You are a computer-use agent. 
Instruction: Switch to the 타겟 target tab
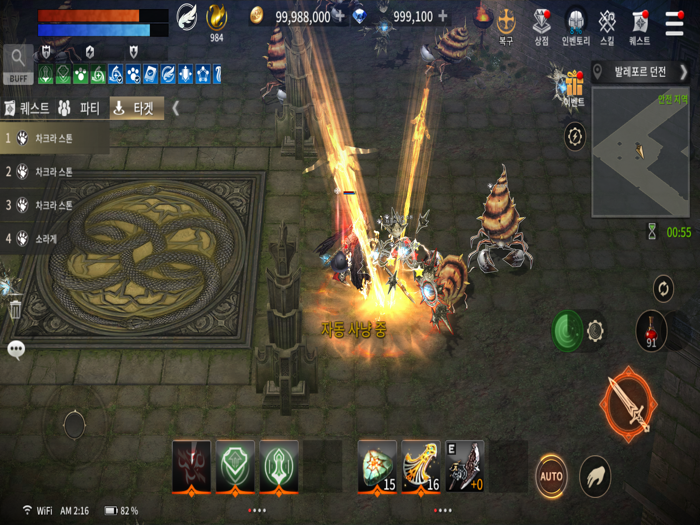tap(136, 108)
